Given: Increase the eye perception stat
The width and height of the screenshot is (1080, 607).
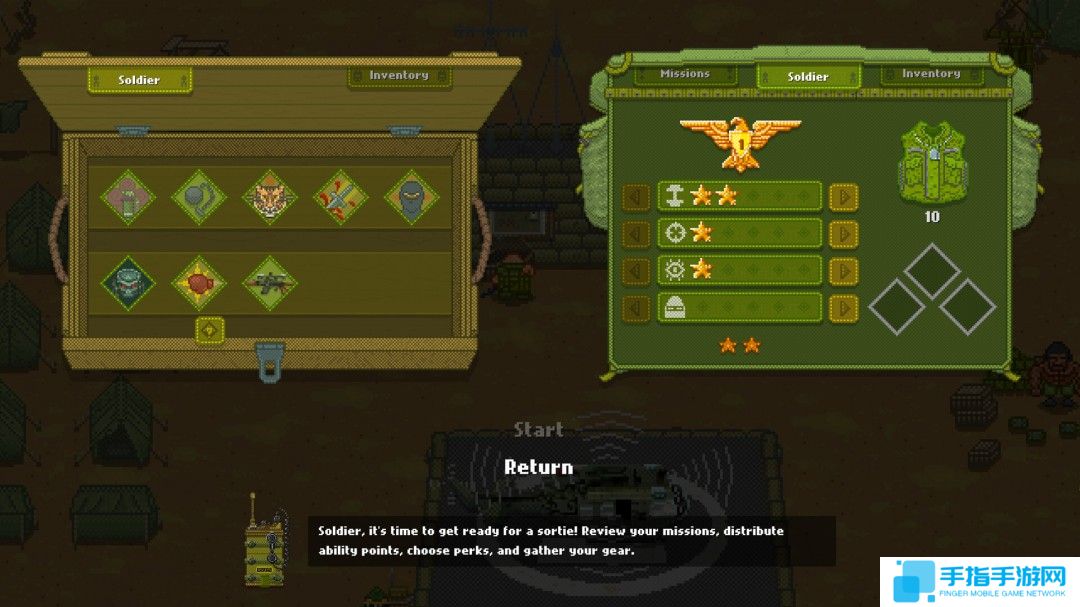Looking at the screenshot, I should point(843,270).
